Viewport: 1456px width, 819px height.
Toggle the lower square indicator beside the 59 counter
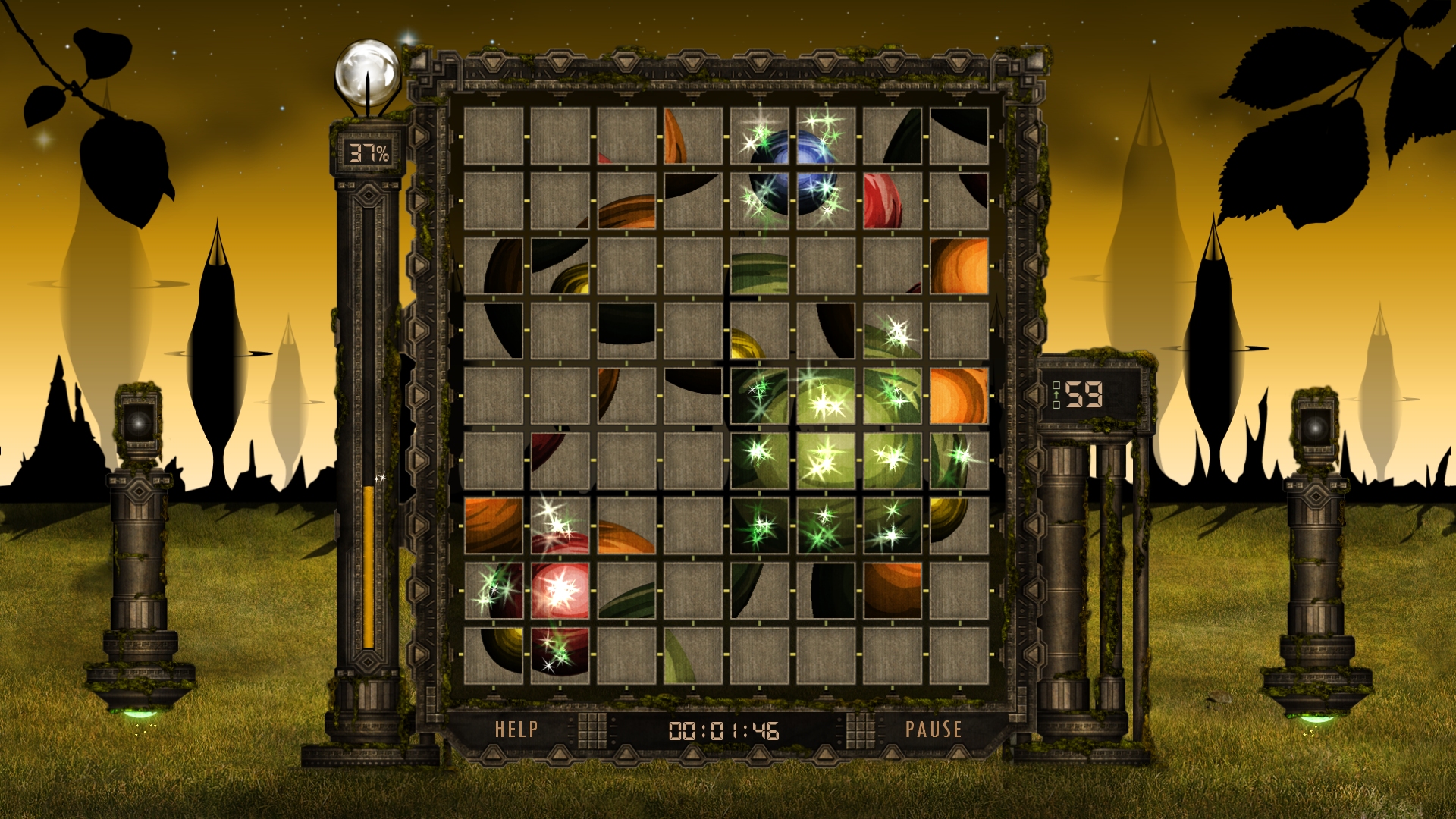pos(1056,405)
